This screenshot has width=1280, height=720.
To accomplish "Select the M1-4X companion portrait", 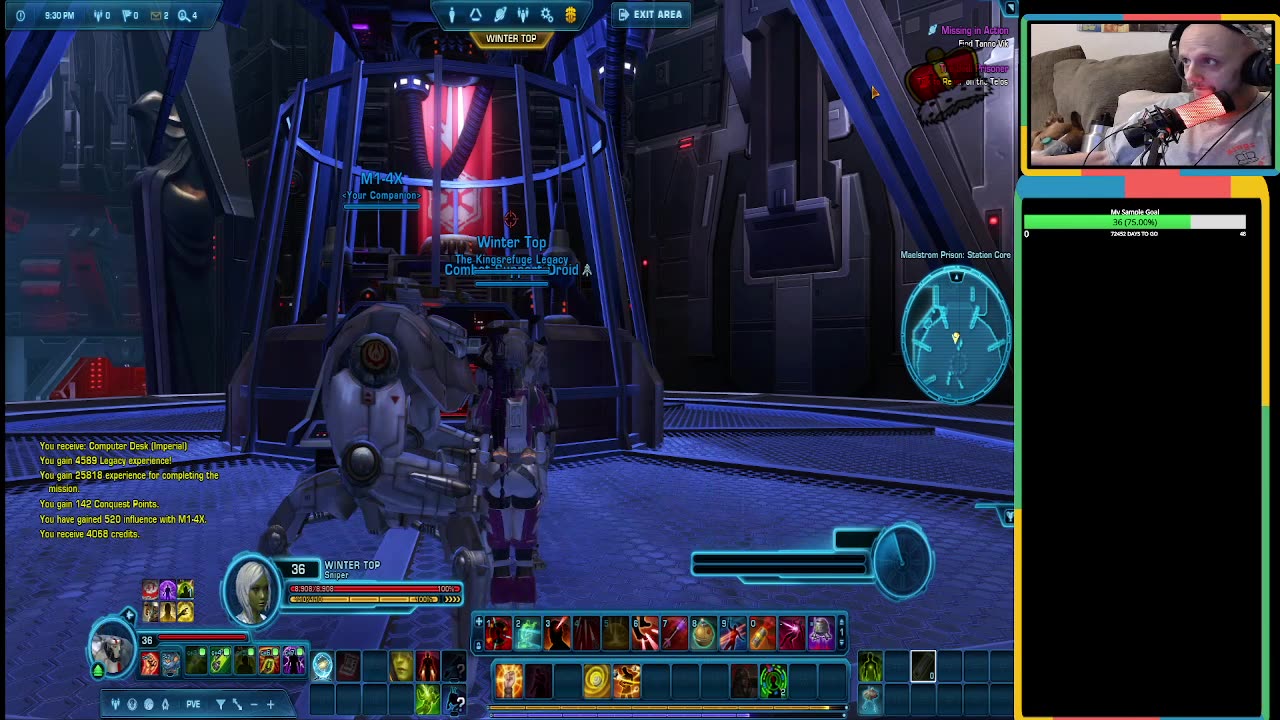I will point(112,647).
